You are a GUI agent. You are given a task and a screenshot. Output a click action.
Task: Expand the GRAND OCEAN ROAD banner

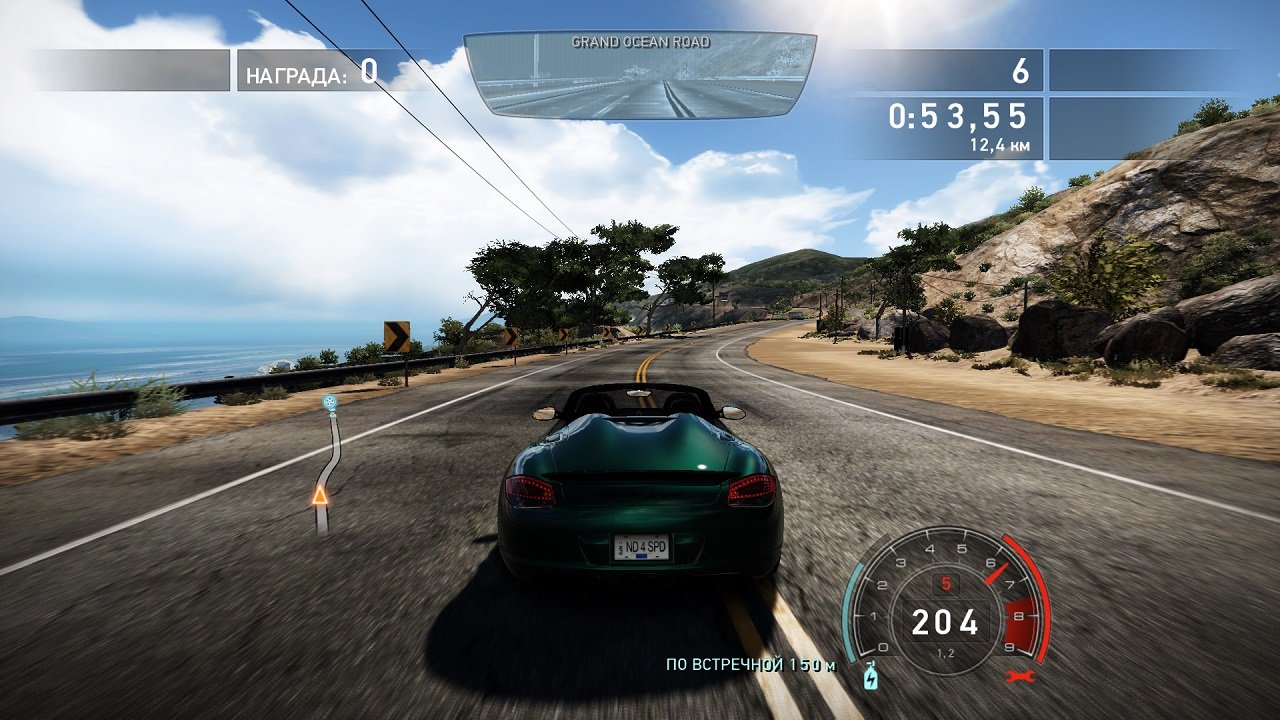[640, 42]
